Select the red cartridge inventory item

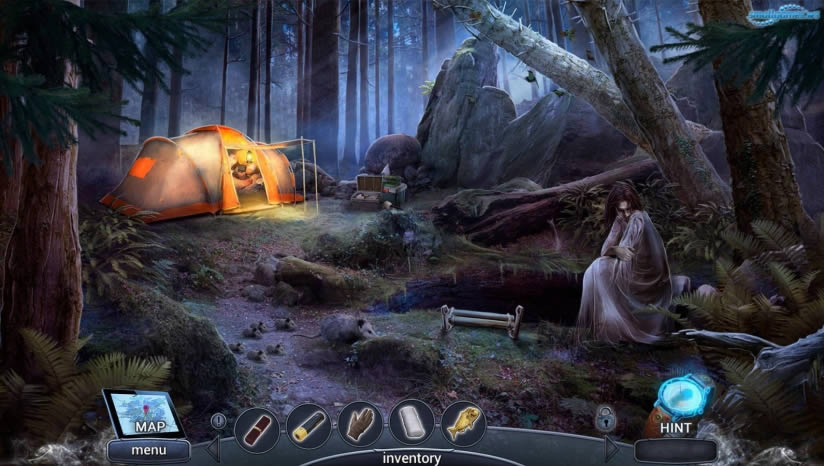pos(257,429)
